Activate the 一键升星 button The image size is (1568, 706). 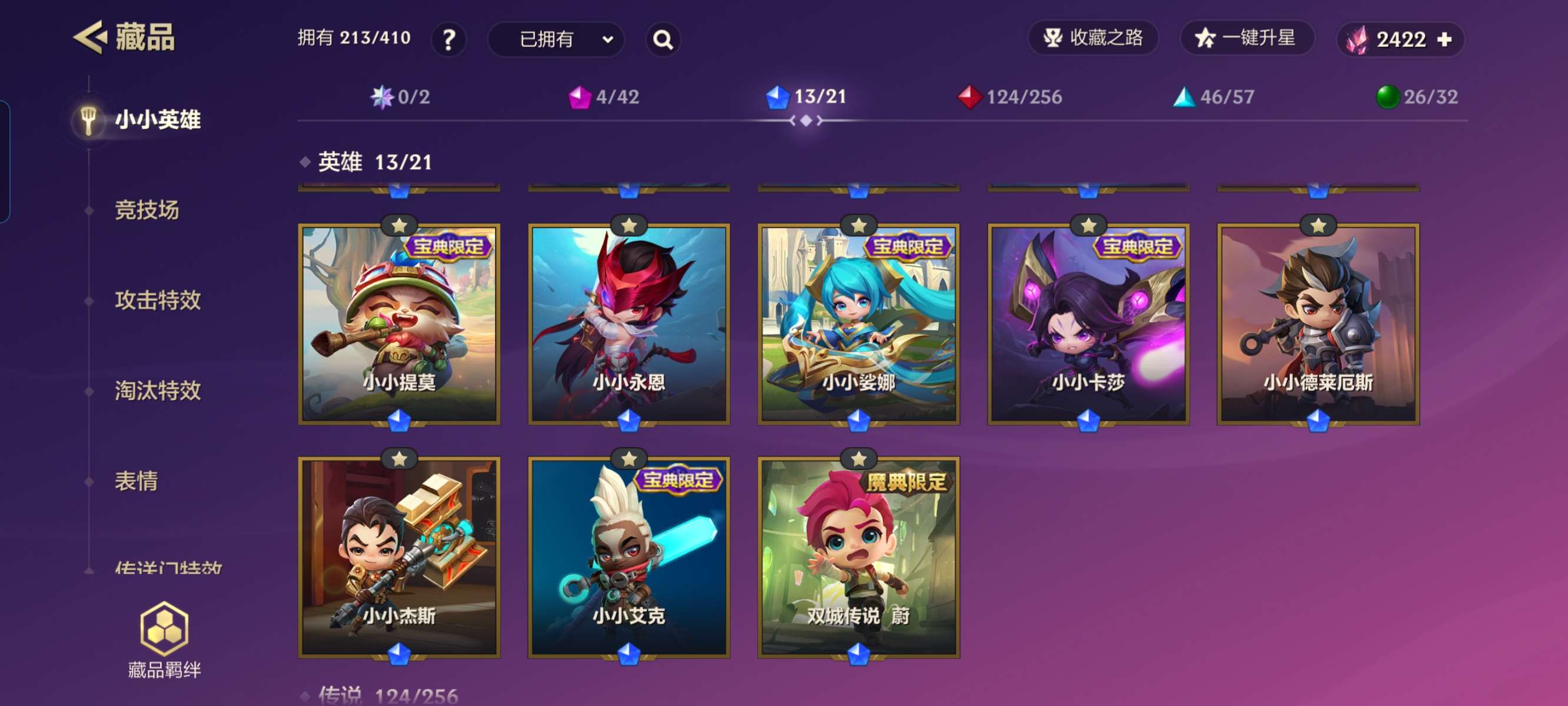pos(1247,38)
